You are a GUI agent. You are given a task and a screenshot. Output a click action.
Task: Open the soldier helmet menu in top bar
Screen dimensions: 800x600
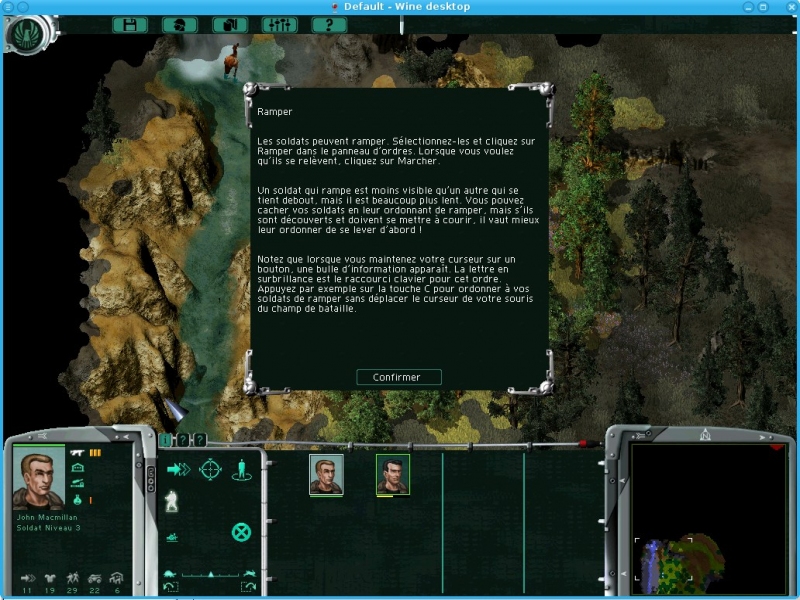pos(179,24)
